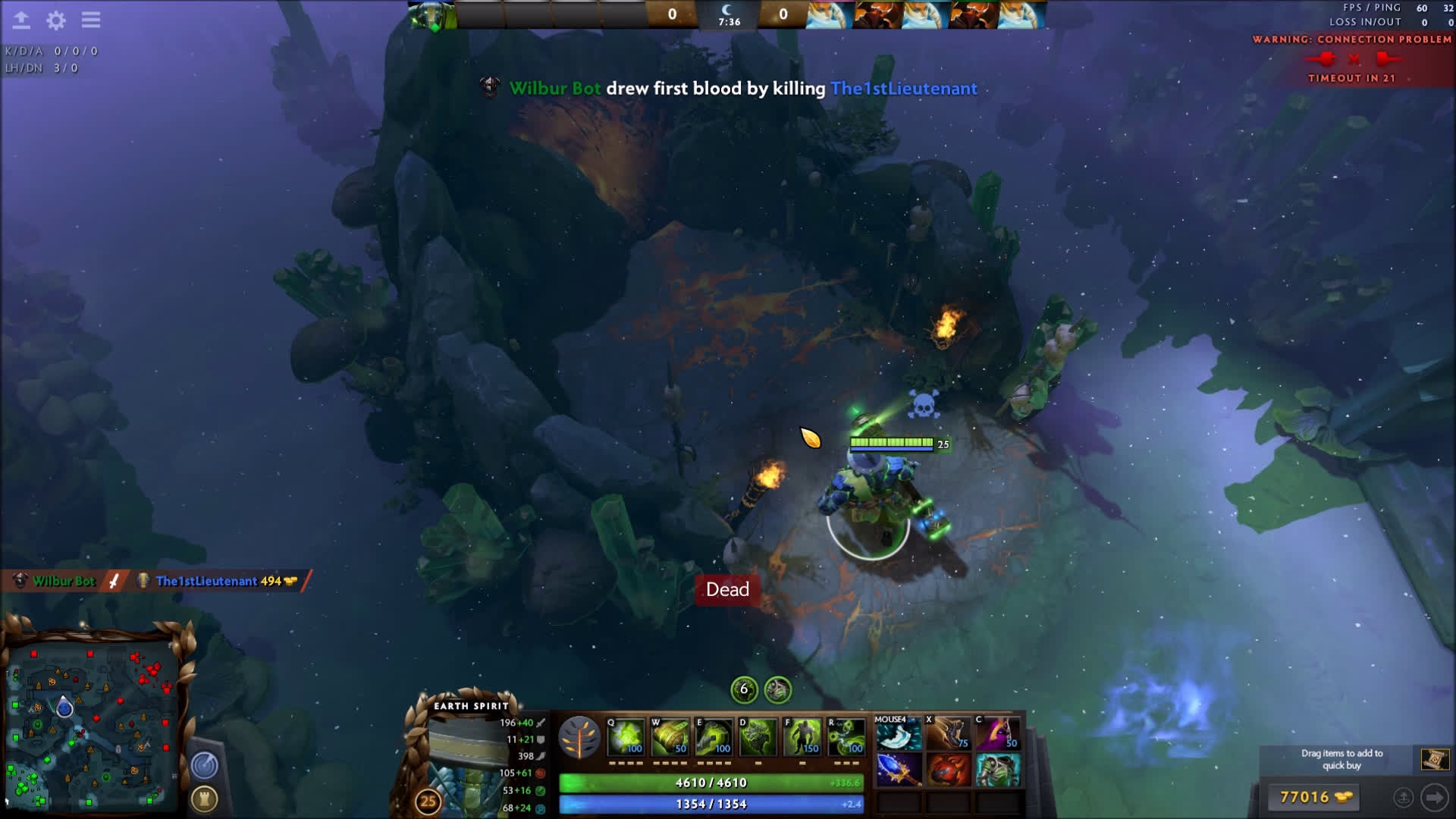
Task: Use Stone Remnant ability on D
Action: tap(758, 737)
